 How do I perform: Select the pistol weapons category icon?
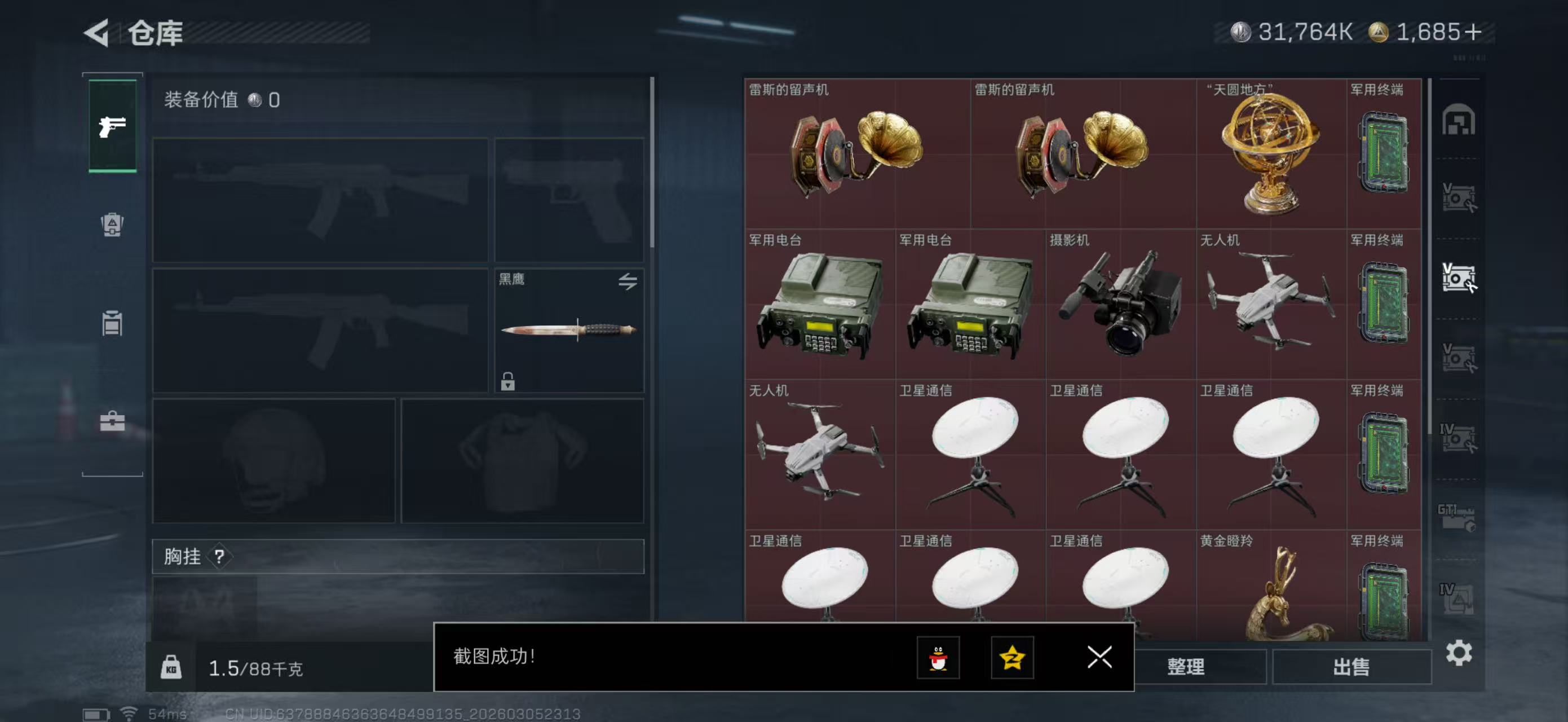click(112, 125)
